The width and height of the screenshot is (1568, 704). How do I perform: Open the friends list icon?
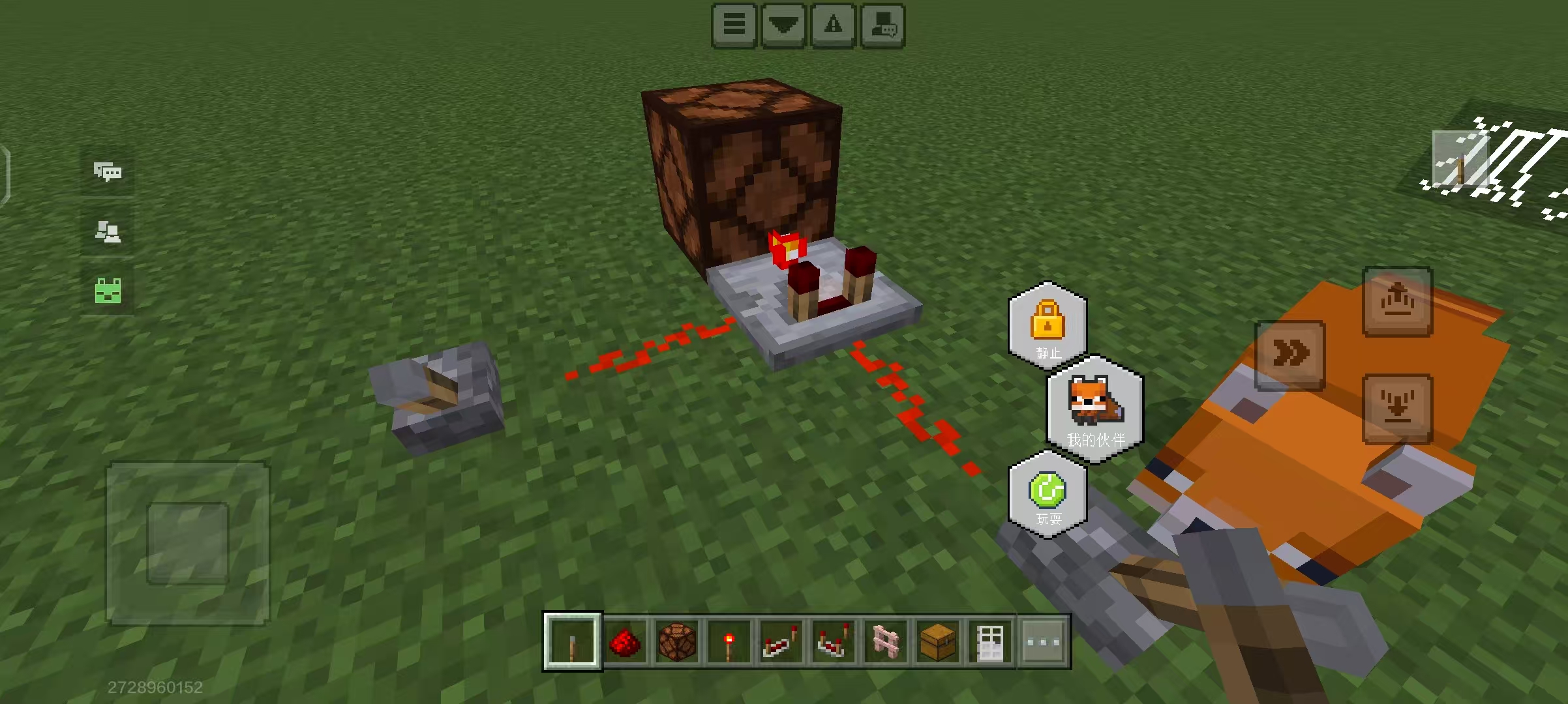point(108,231)
